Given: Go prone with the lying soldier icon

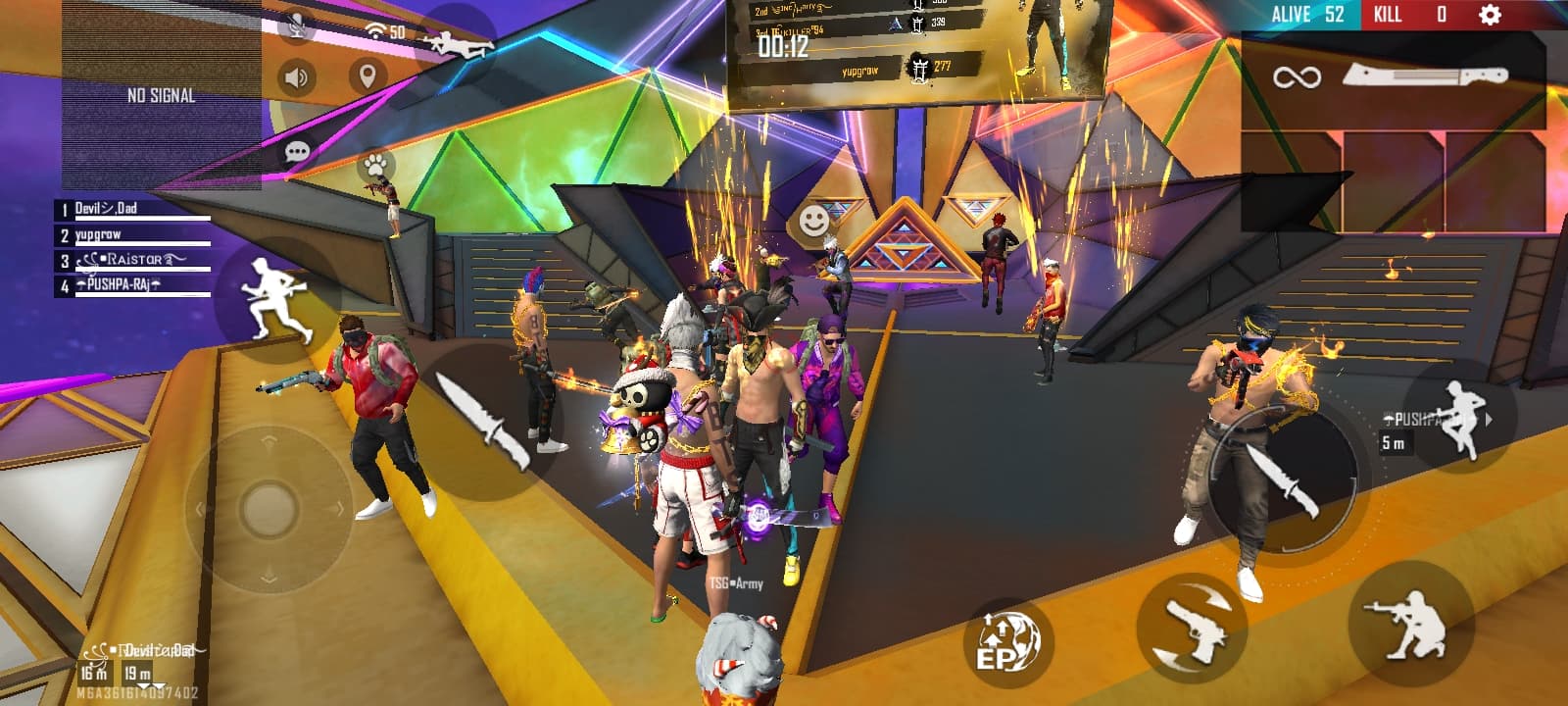Looking at the screenshot, I should point(457,45).
